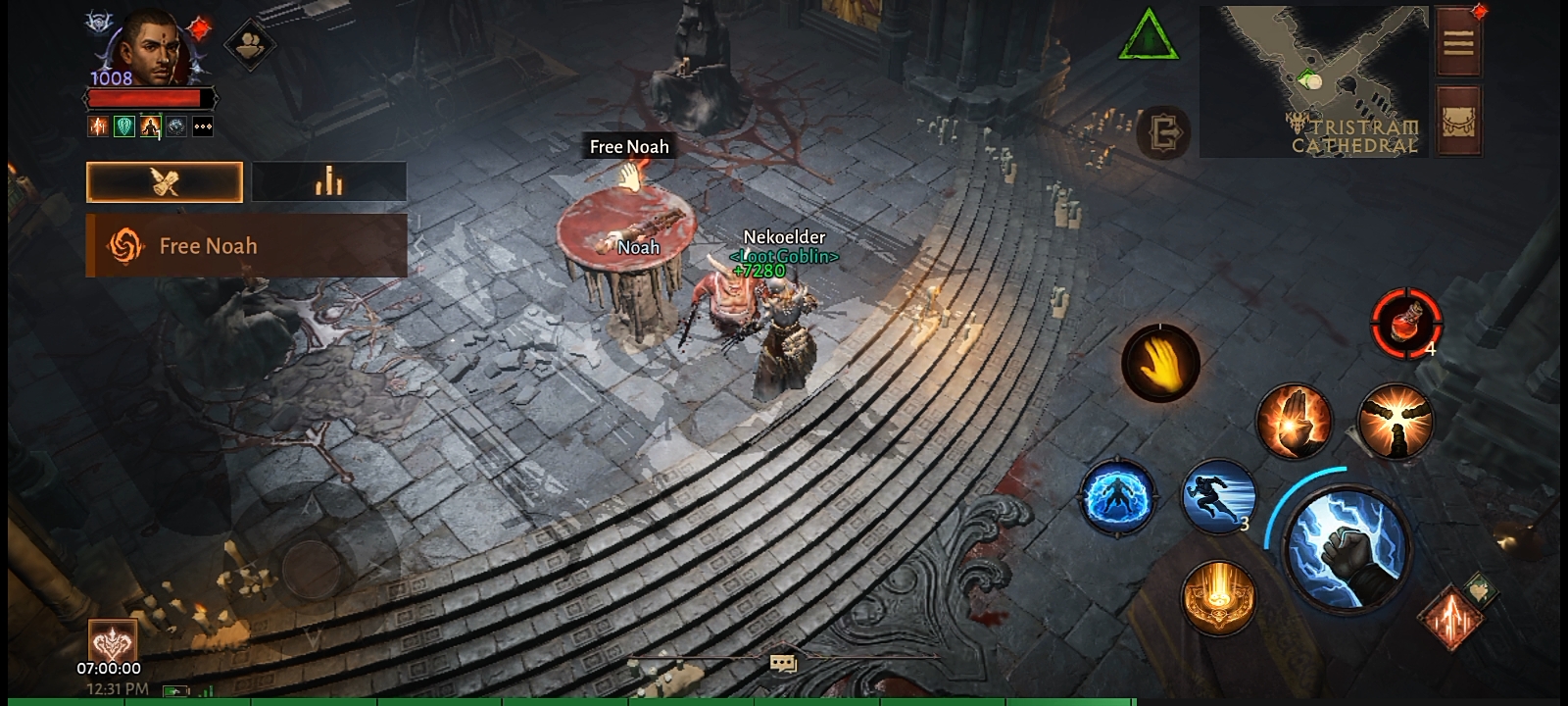Leave the dungeon with the exit icon
This screenshot has width=1568, height=706.
[x=1165, y=131]
